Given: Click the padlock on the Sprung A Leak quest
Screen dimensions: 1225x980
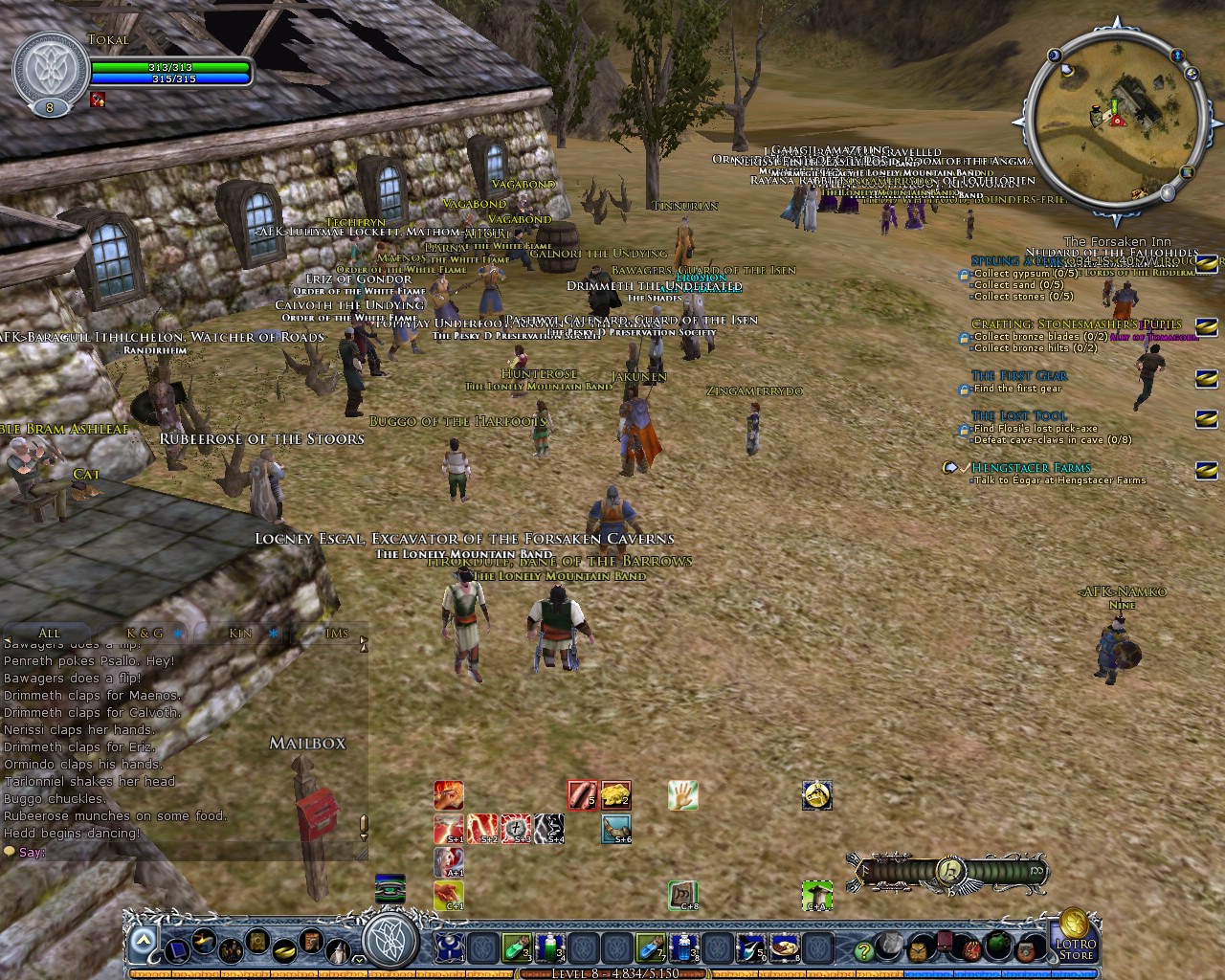Looking at the screenshot, I should click(x=963, y=275).
